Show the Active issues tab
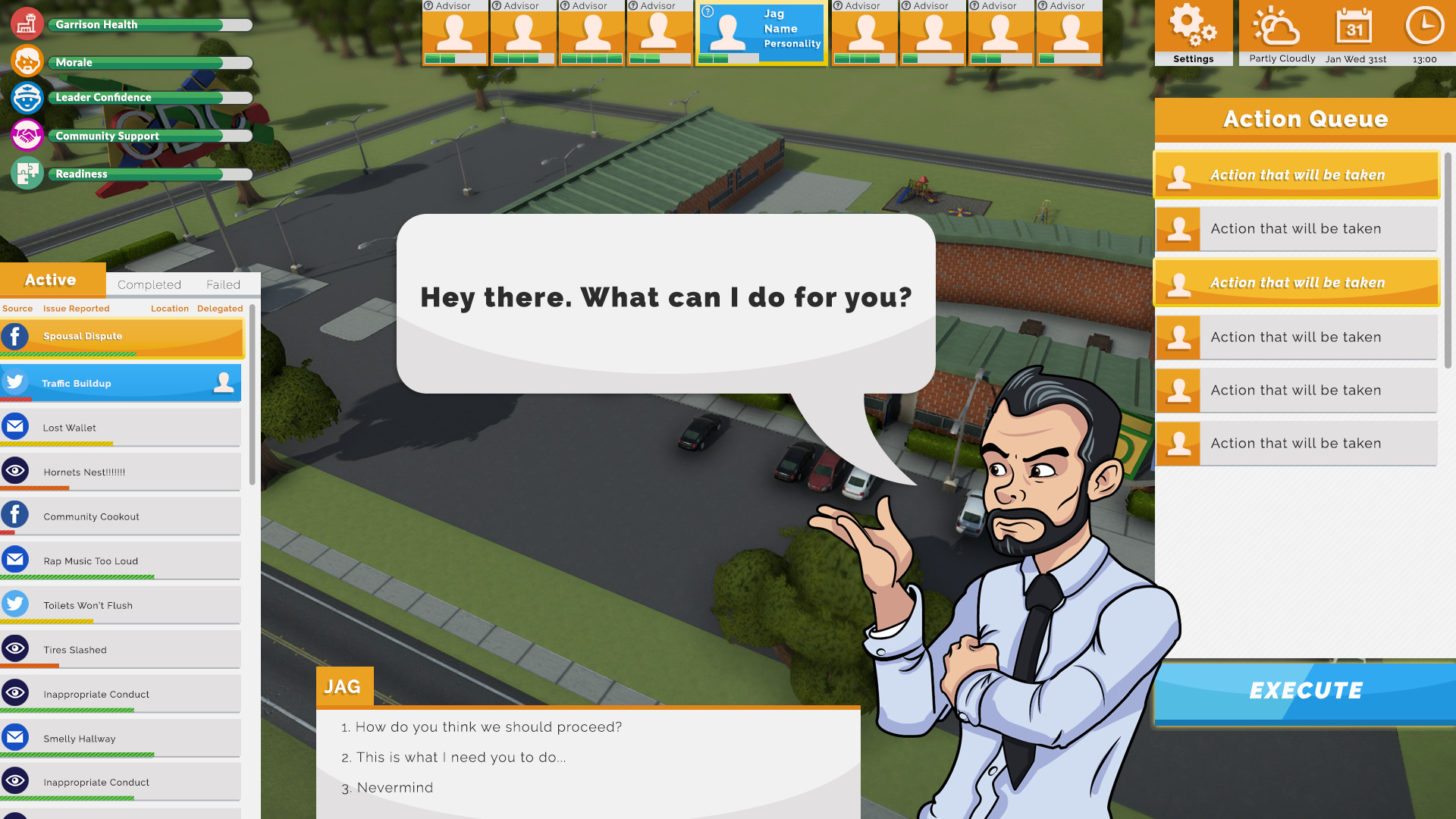The width and height of the screenshot is (1456, 819). click(51, 280)
